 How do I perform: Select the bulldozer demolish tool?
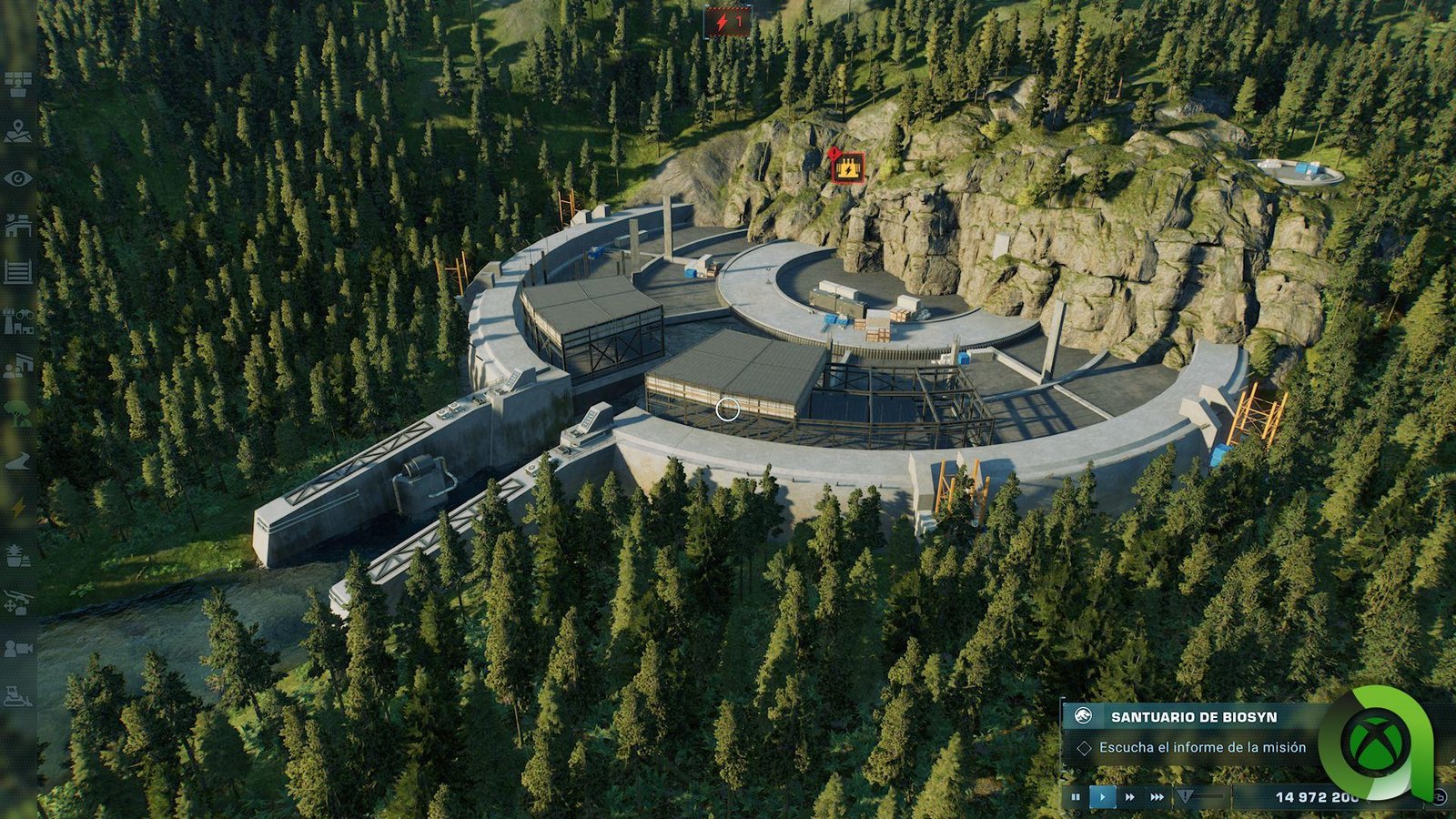pos(18,697)
